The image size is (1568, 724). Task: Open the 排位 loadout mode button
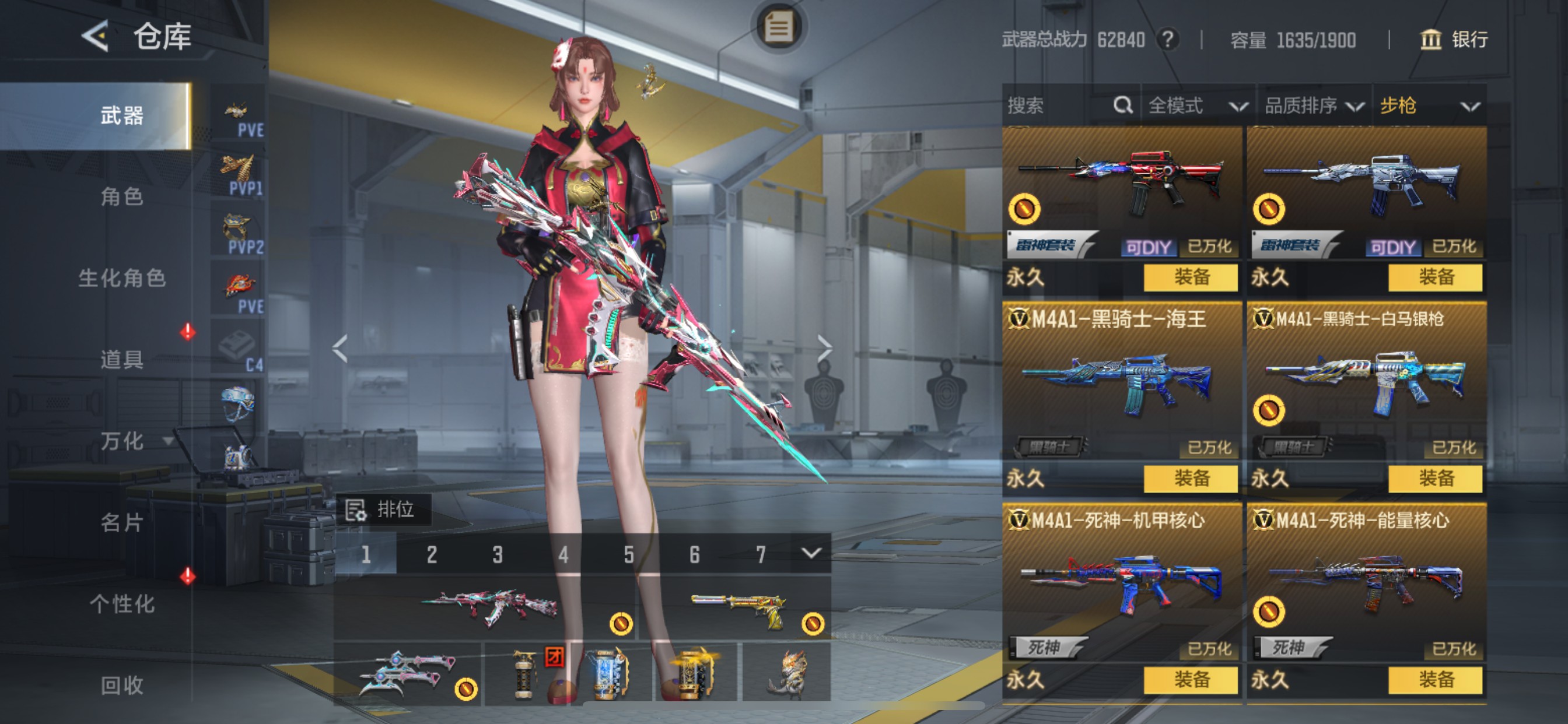(383, 509)
